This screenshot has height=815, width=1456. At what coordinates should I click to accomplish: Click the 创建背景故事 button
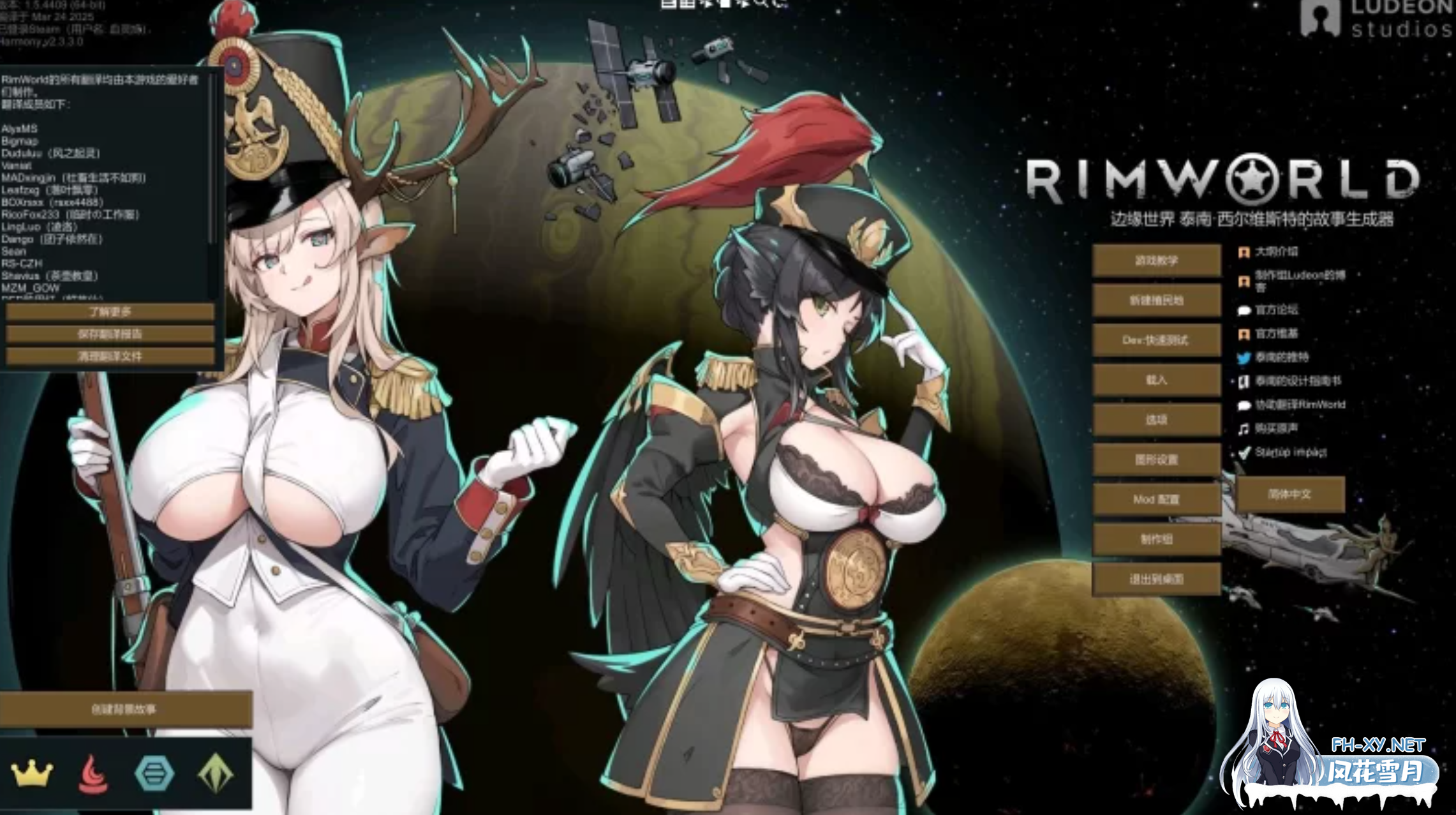pyautogui.click(x=124, y=709)
